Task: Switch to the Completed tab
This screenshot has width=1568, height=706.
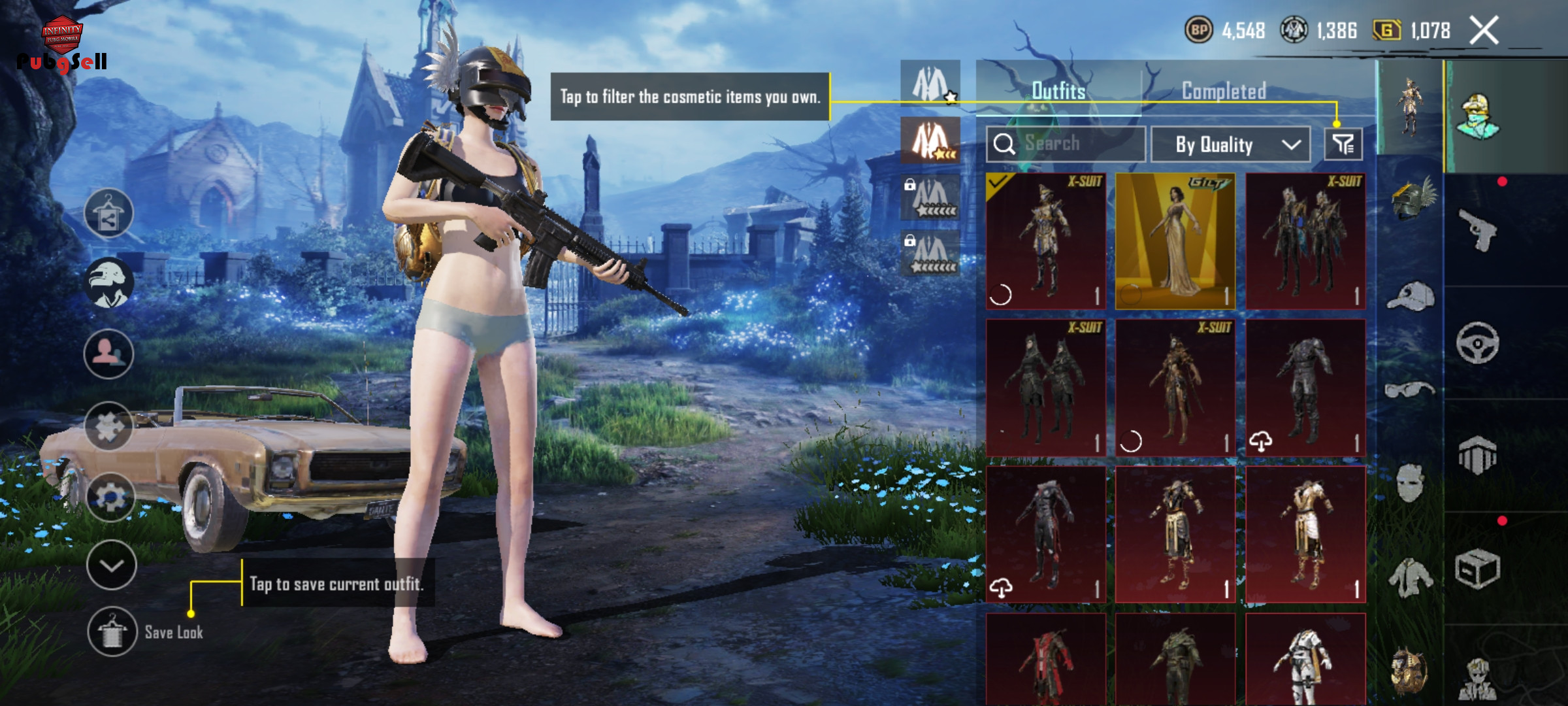Action: (1224, 91)
